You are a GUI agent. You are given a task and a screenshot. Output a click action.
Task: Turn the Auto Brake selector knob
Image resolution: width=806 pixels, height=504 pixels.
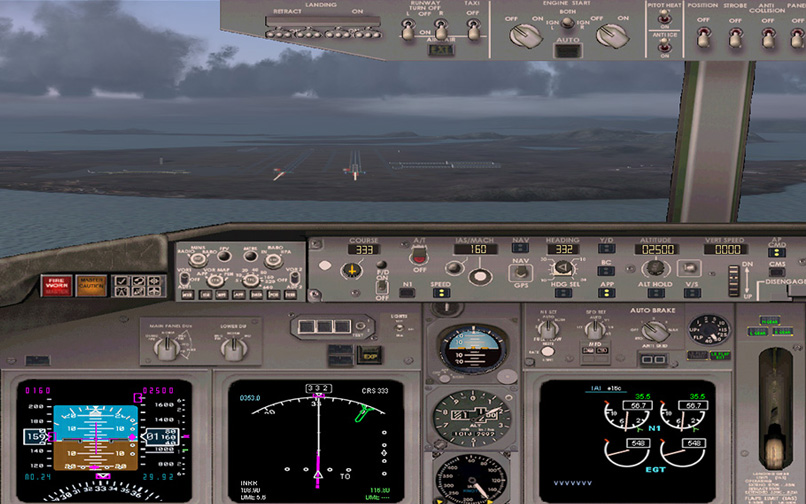coord(656,332)
